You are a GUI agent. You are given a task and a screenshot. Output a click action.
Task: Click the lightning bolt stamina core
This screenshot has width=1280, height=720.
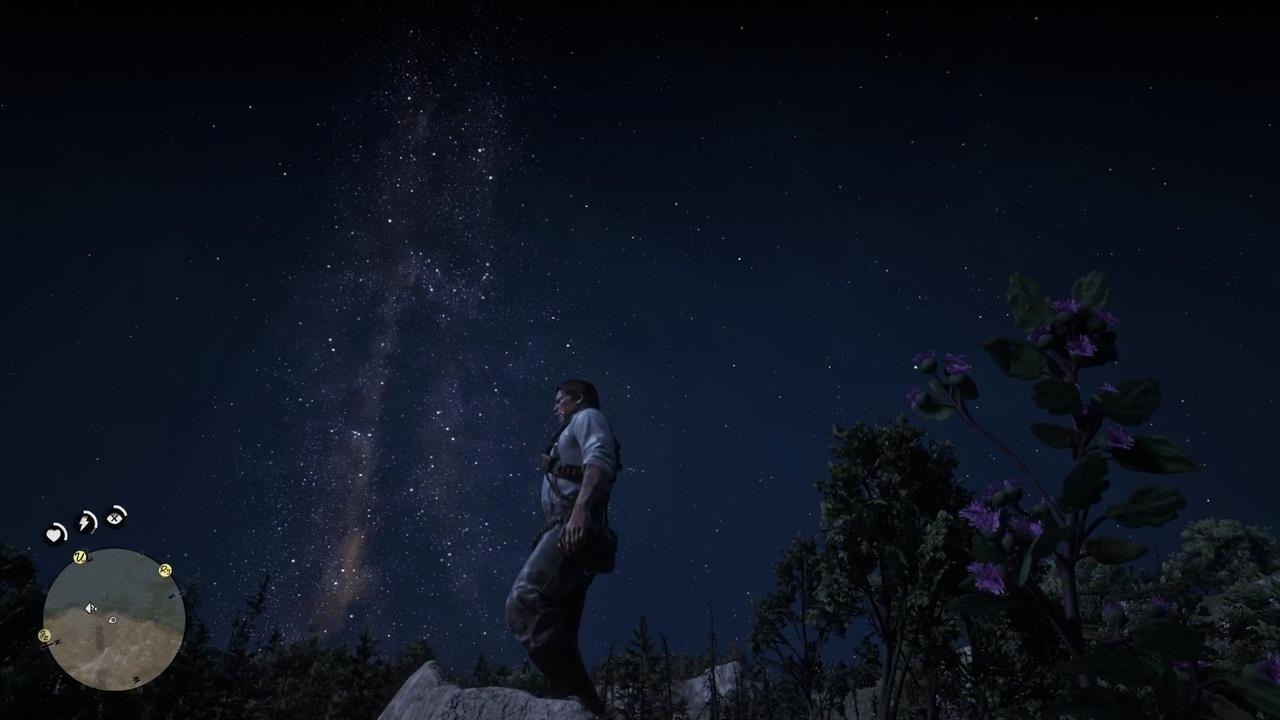point(86,522)
